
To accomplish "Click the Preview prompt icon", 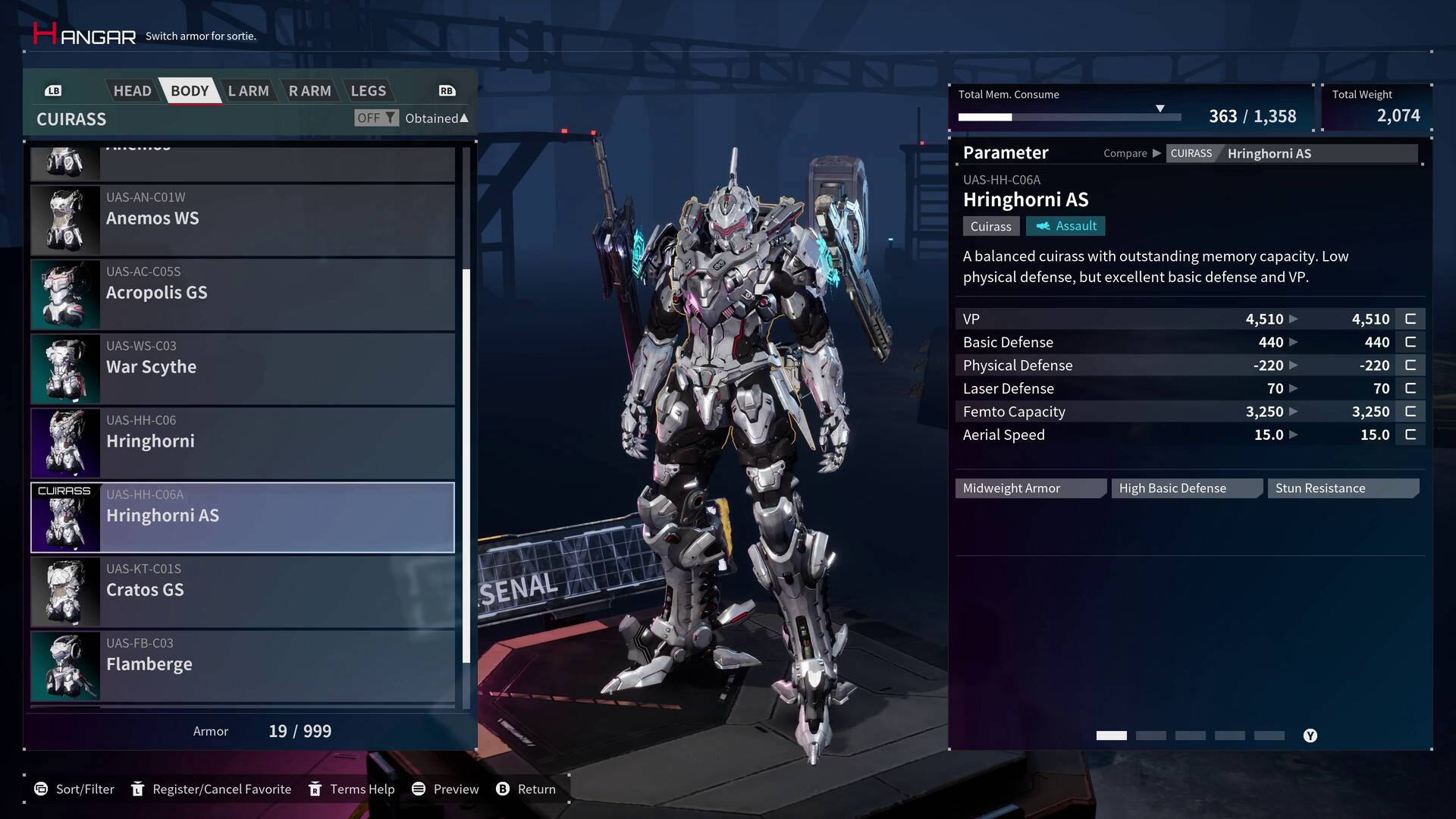I will click(419, 789).
